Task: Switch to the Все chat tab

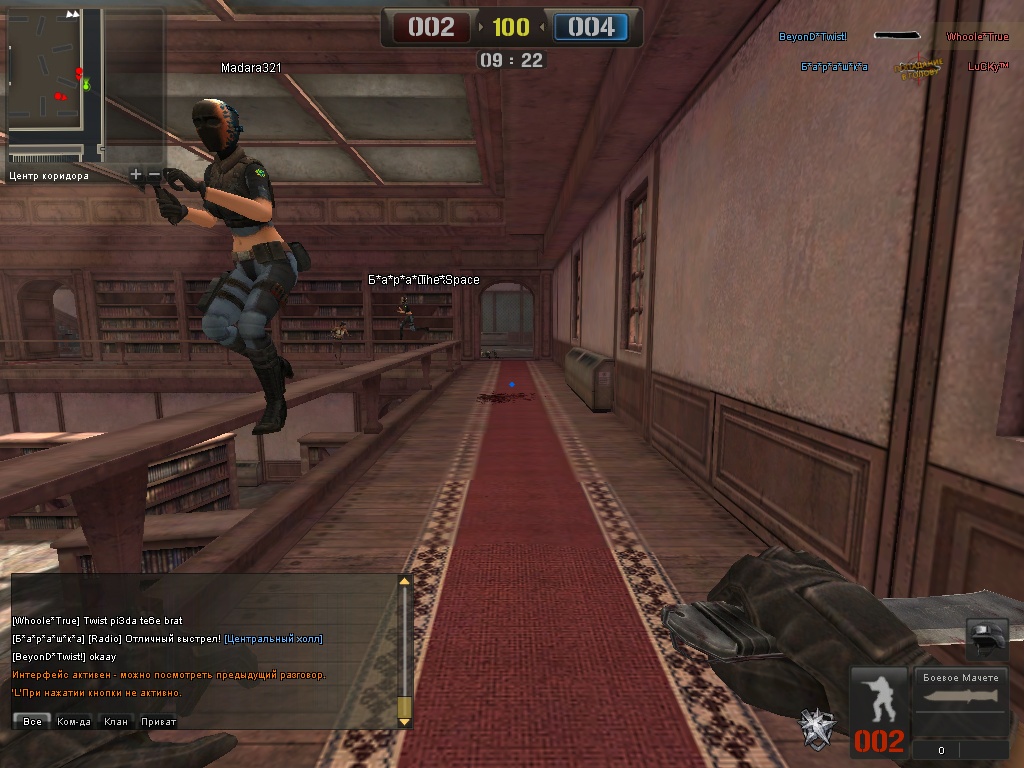Action: 32,721
